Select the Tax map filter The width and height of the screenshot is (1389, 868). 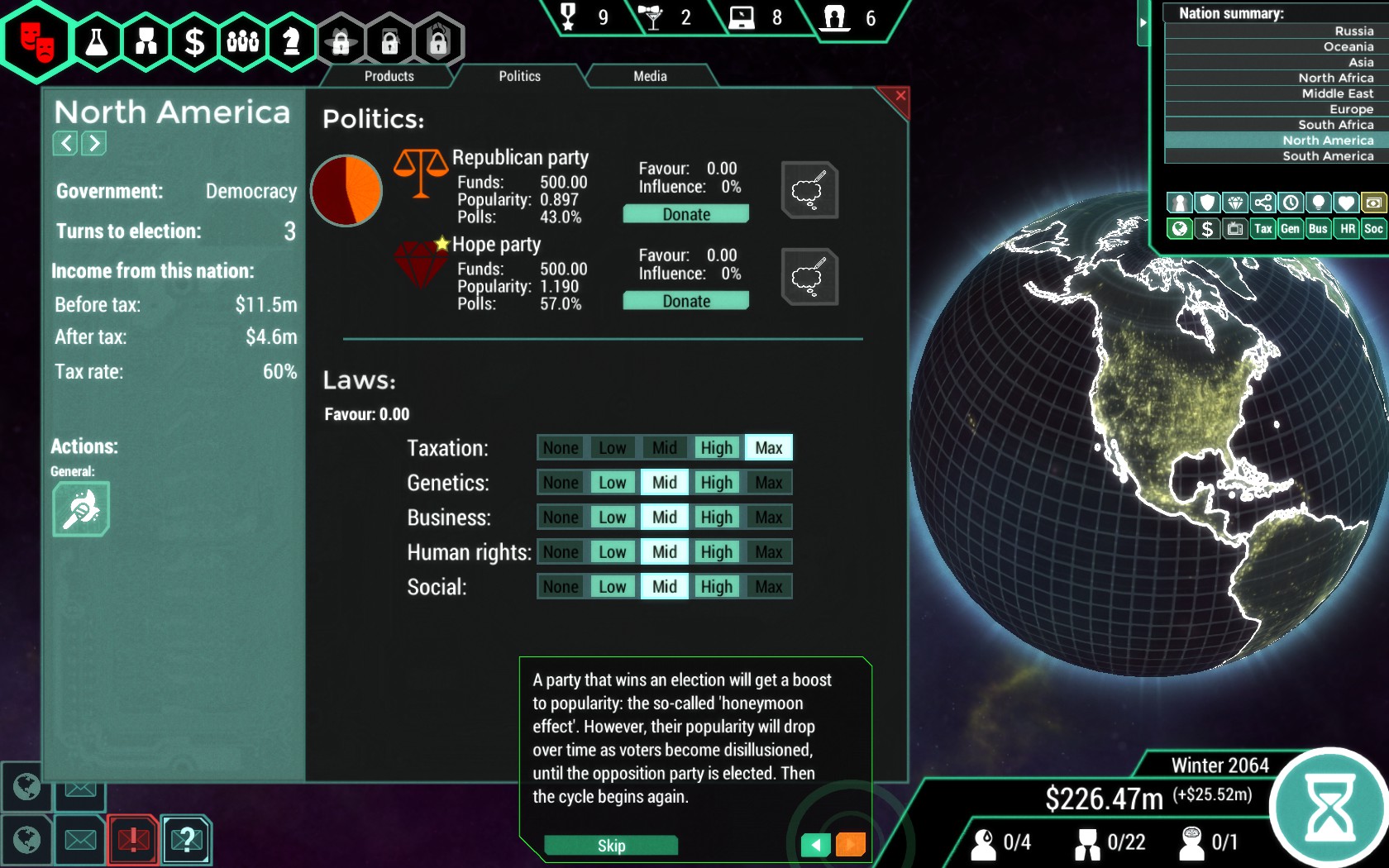(1263, 229)
